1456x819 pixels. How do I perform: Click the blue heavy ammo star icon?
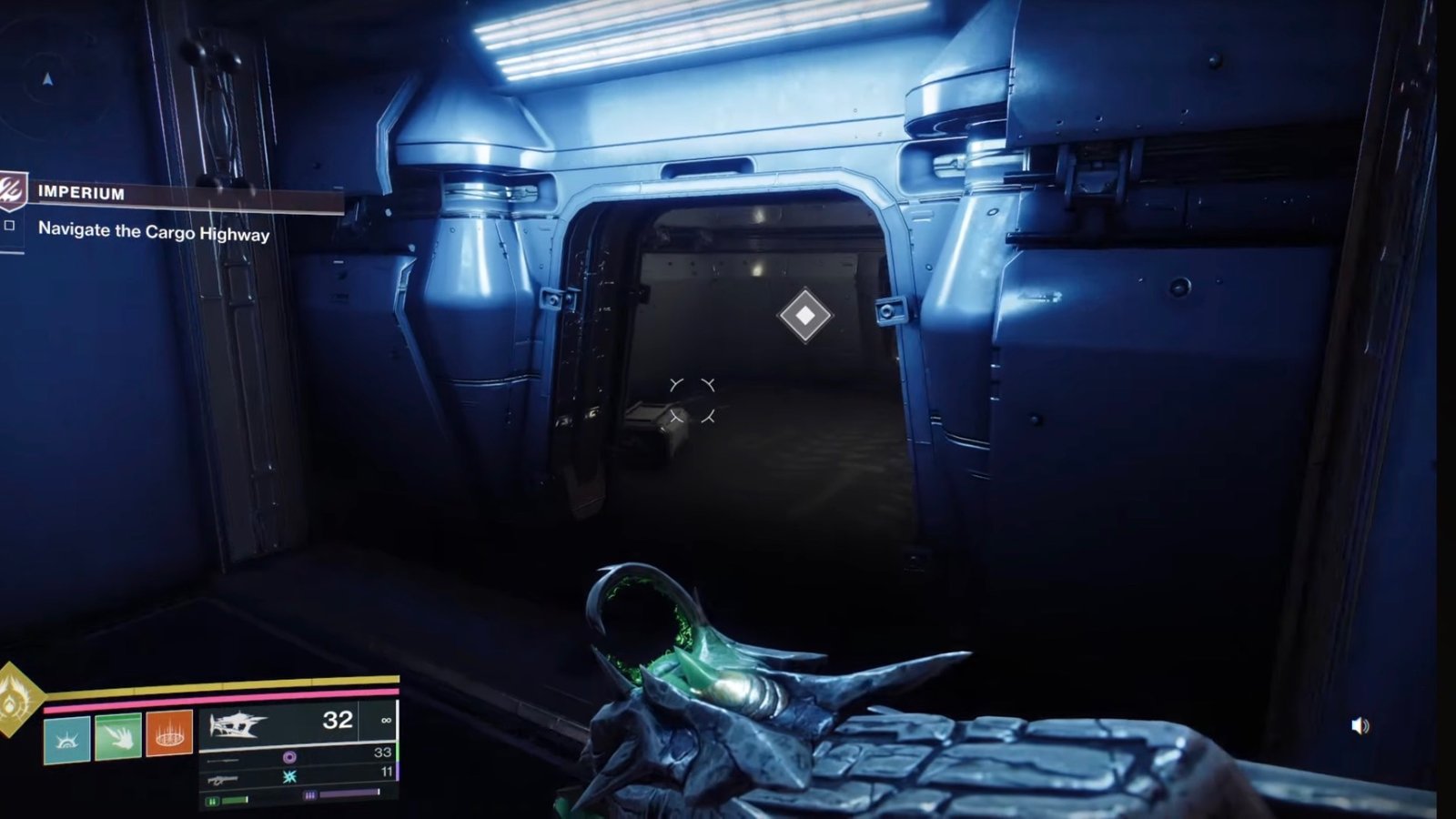click(289, 775)
